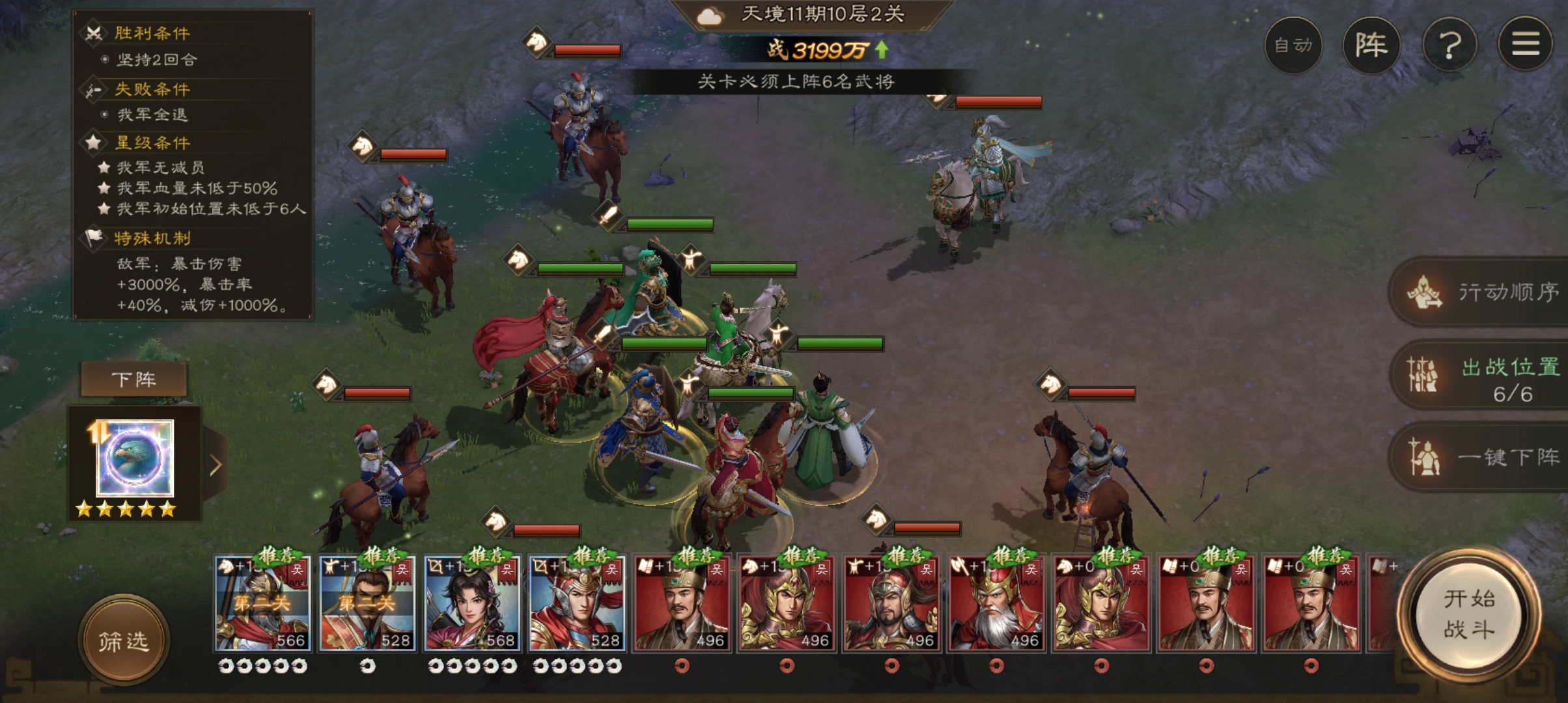Select the silver-helmet hero card with five rings
1568x703 pixels.
point(576,603)
